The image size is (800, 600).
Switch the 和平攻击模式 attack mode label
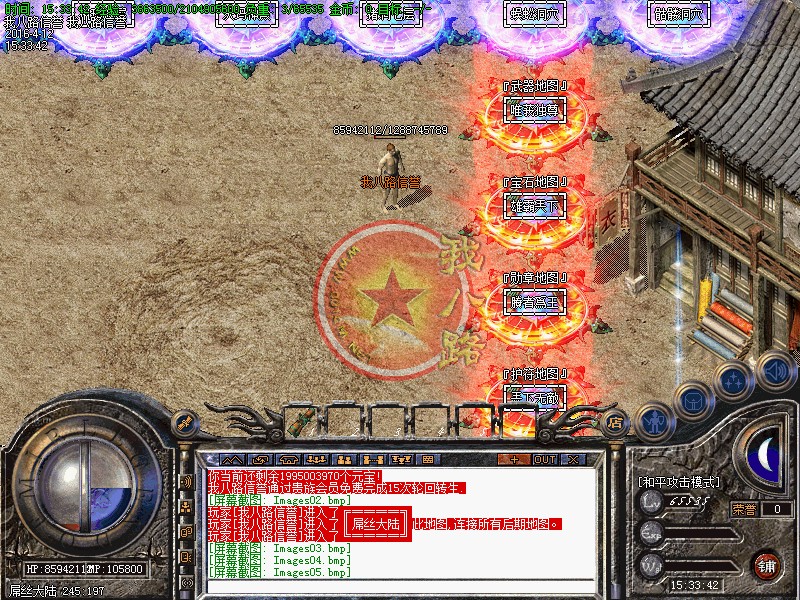(680, 482)
